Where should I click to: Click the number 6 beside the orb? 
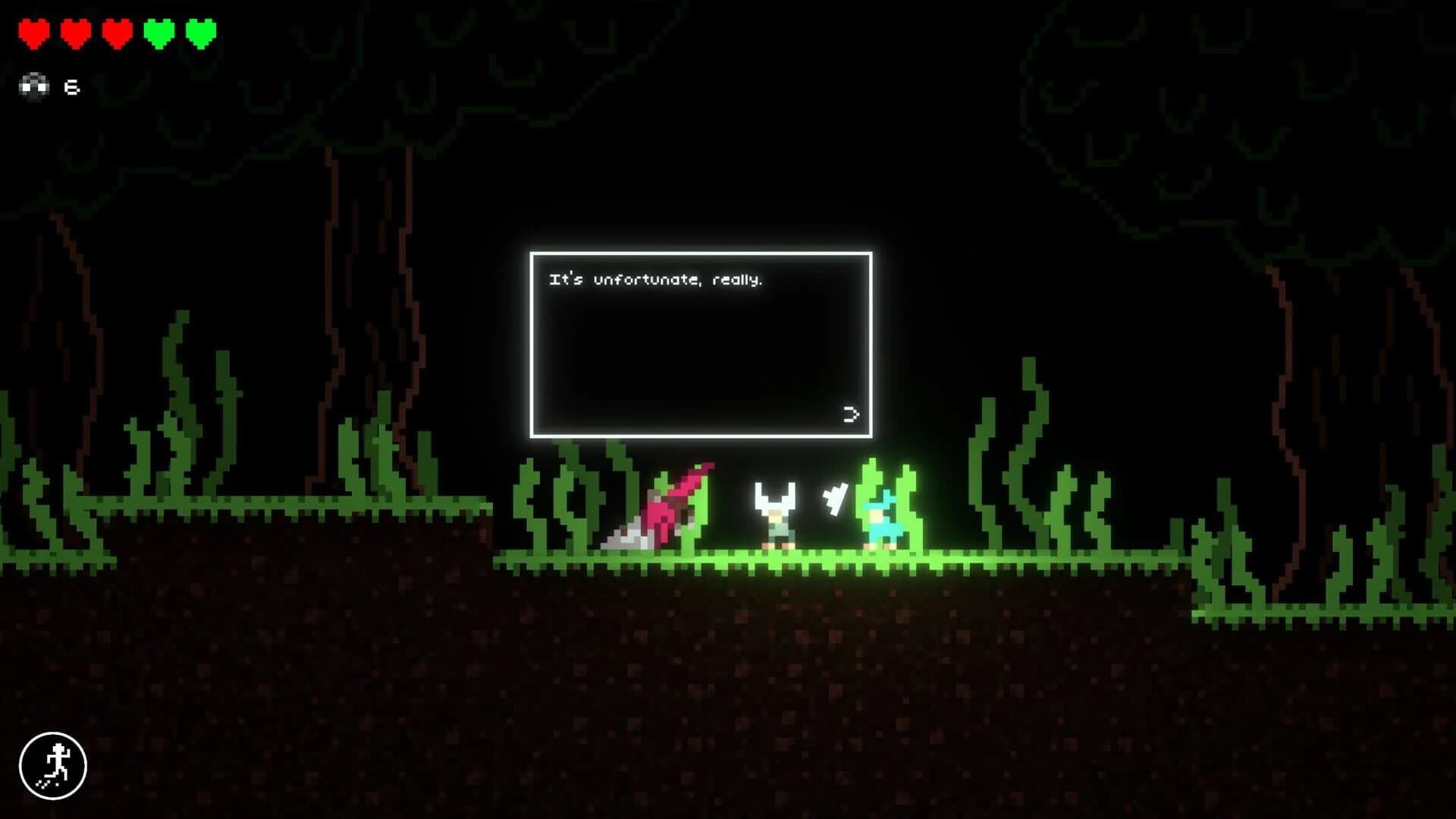click(x=71, y=85)
